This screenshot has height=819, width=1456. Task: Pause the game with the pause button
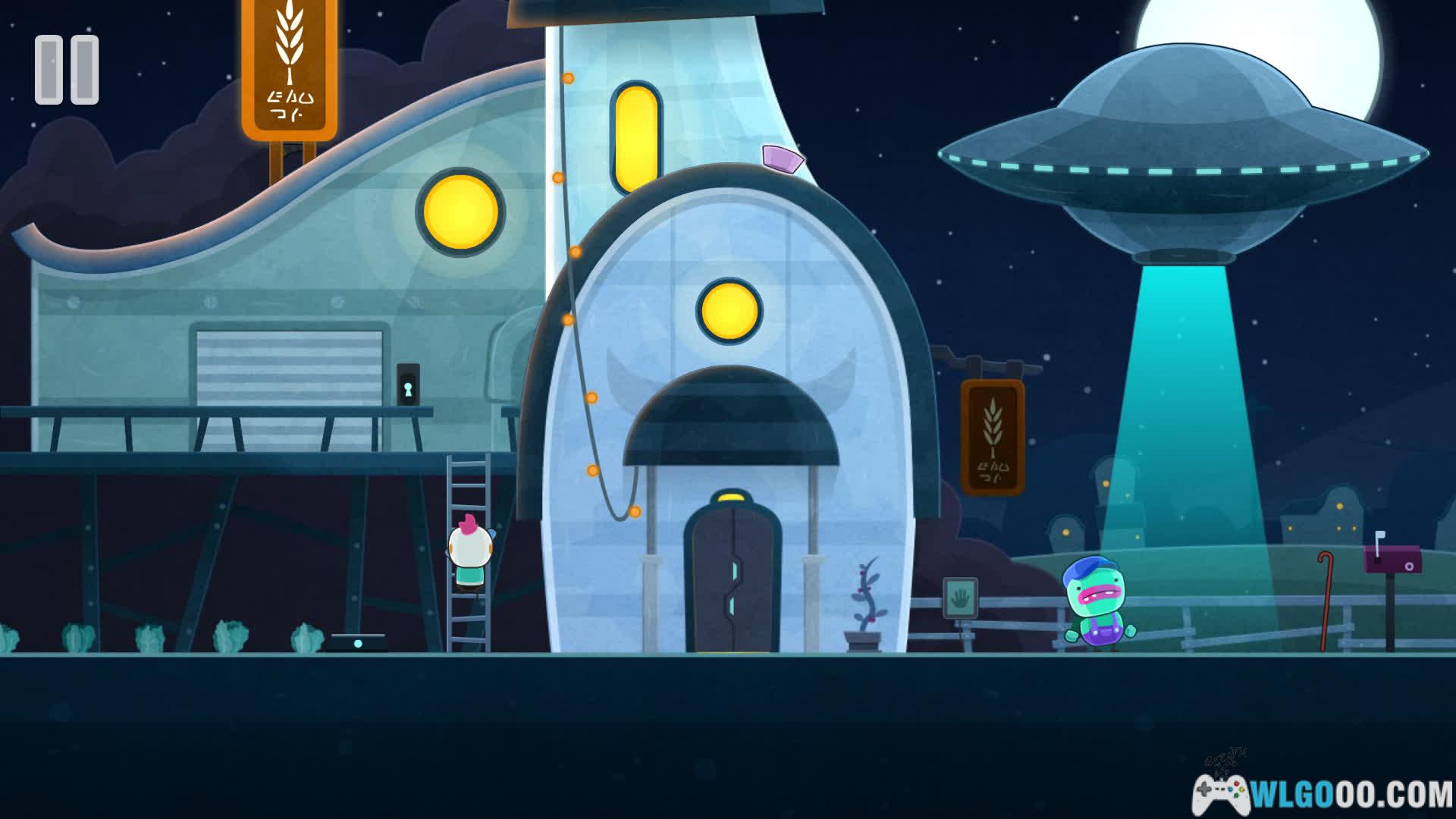coord(67,70)
